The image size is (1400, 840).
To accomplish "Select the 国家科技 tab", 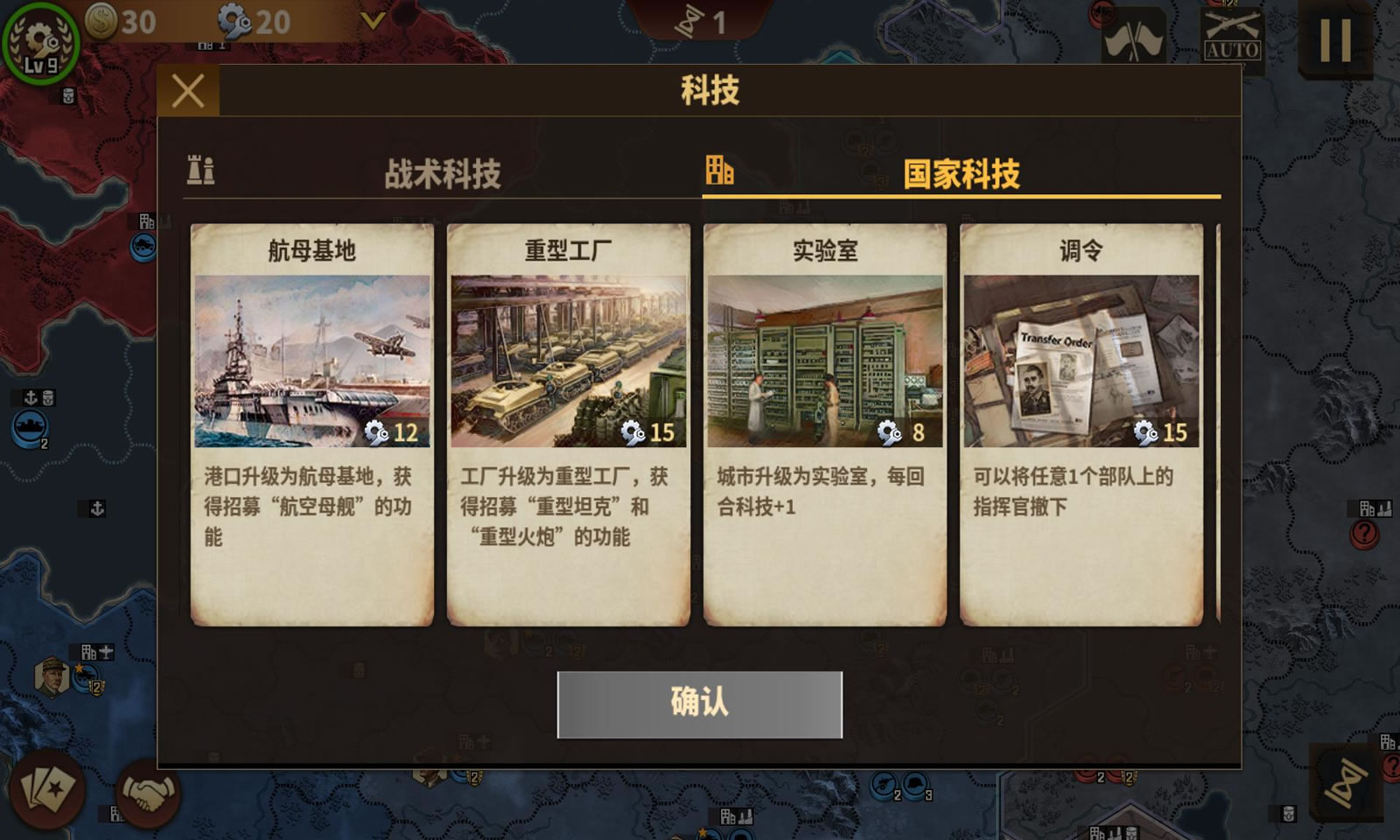I will pos(961,173).
